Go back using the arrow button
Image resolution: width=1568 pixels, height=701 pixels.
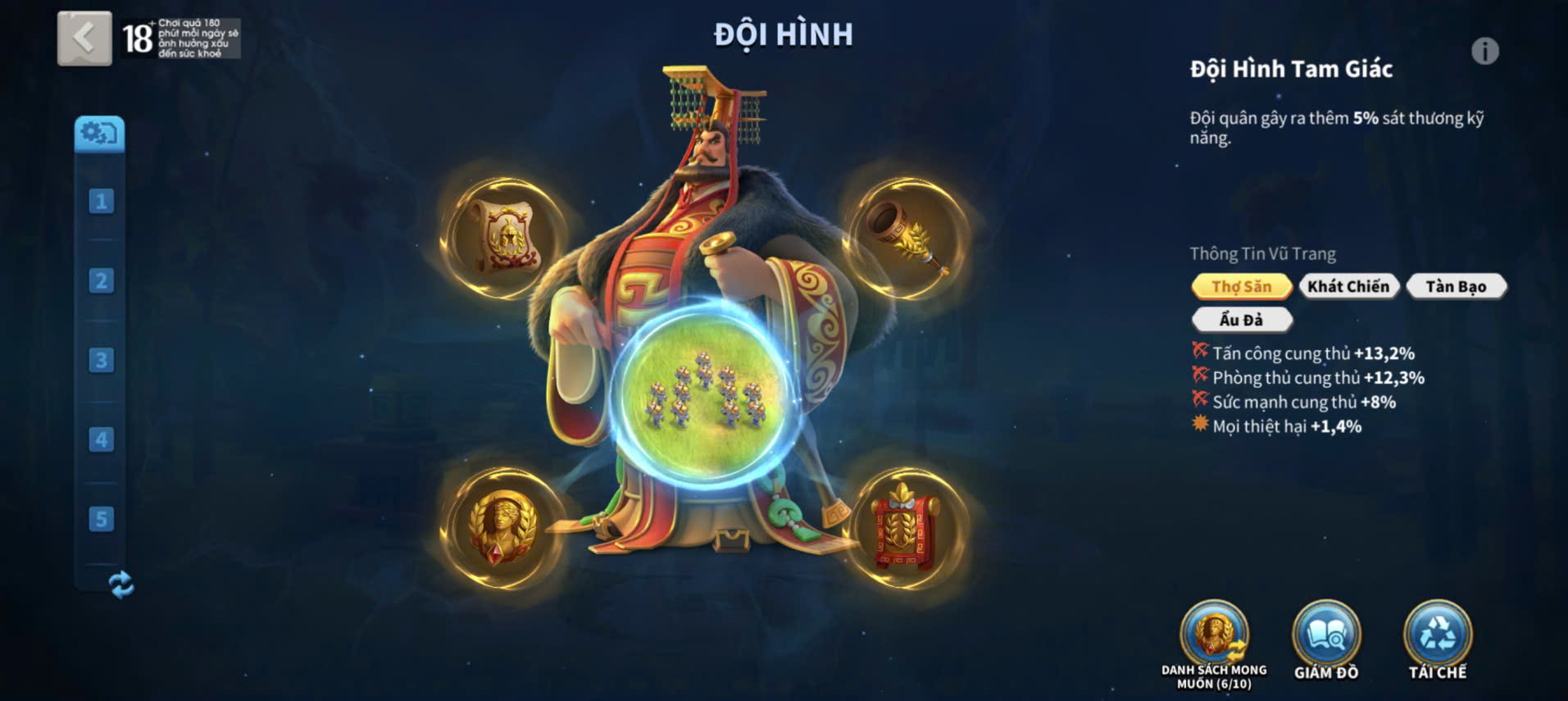[x=84, y=38]
